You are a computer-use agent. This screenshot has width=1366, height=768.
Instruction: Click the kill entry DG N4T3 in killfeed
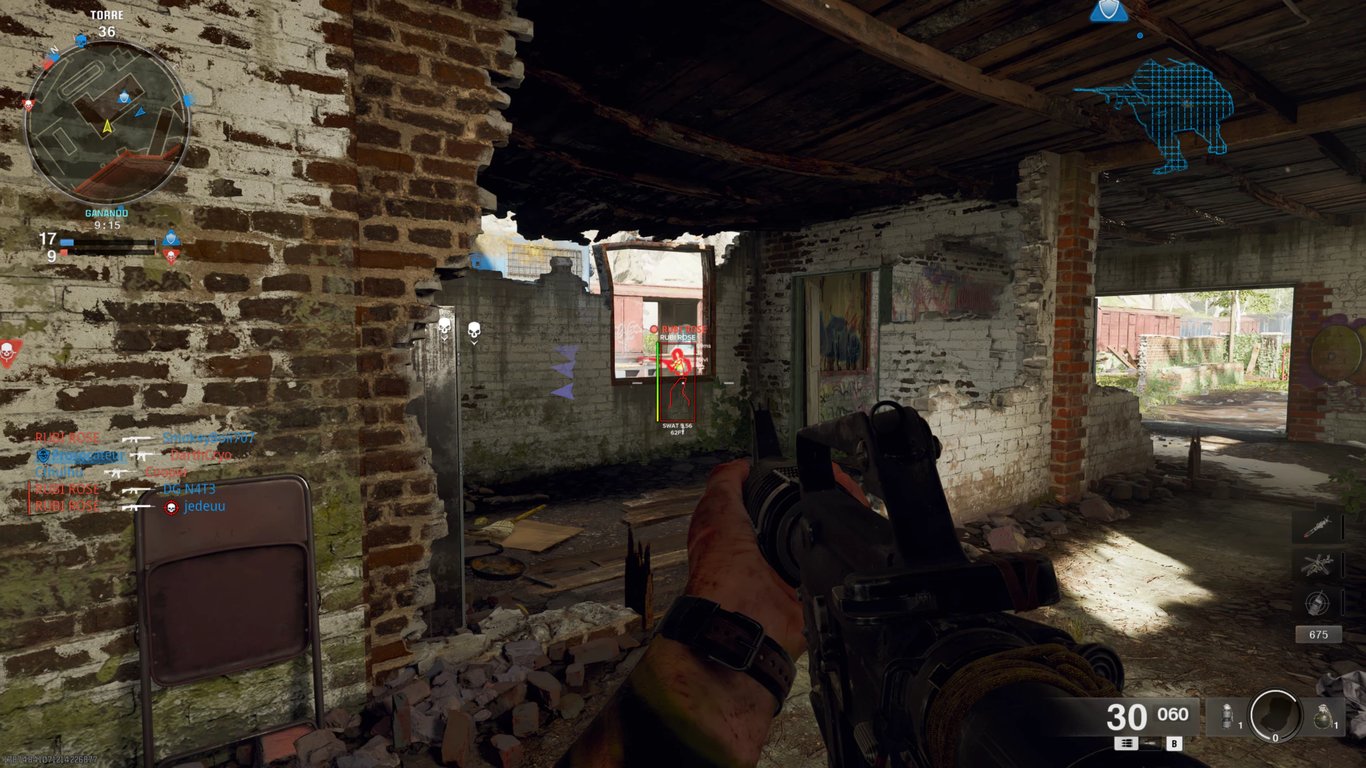pyautogui.click(x=188, y=489)
